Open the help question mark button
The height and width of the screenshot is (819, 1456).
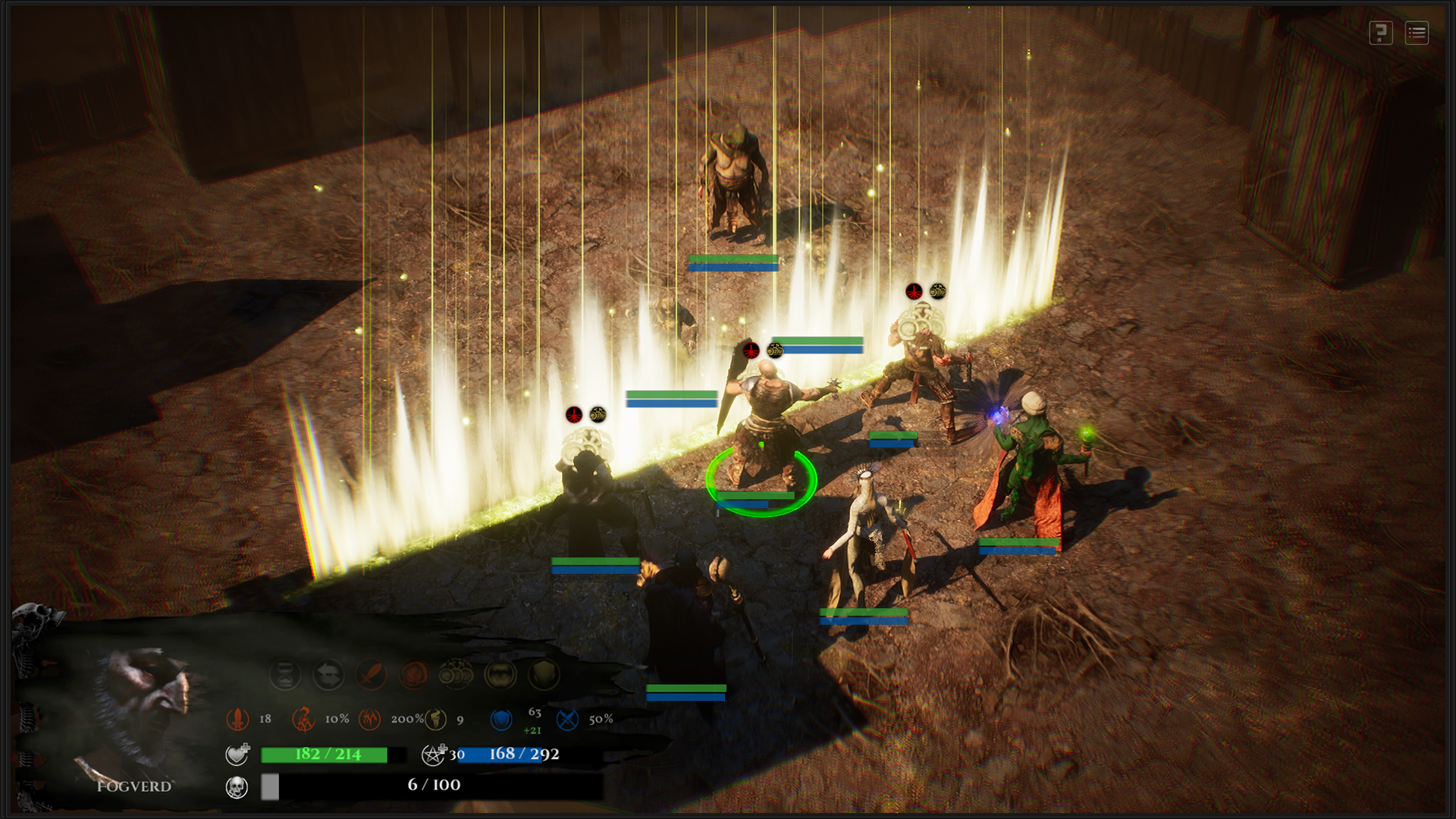1380,33
